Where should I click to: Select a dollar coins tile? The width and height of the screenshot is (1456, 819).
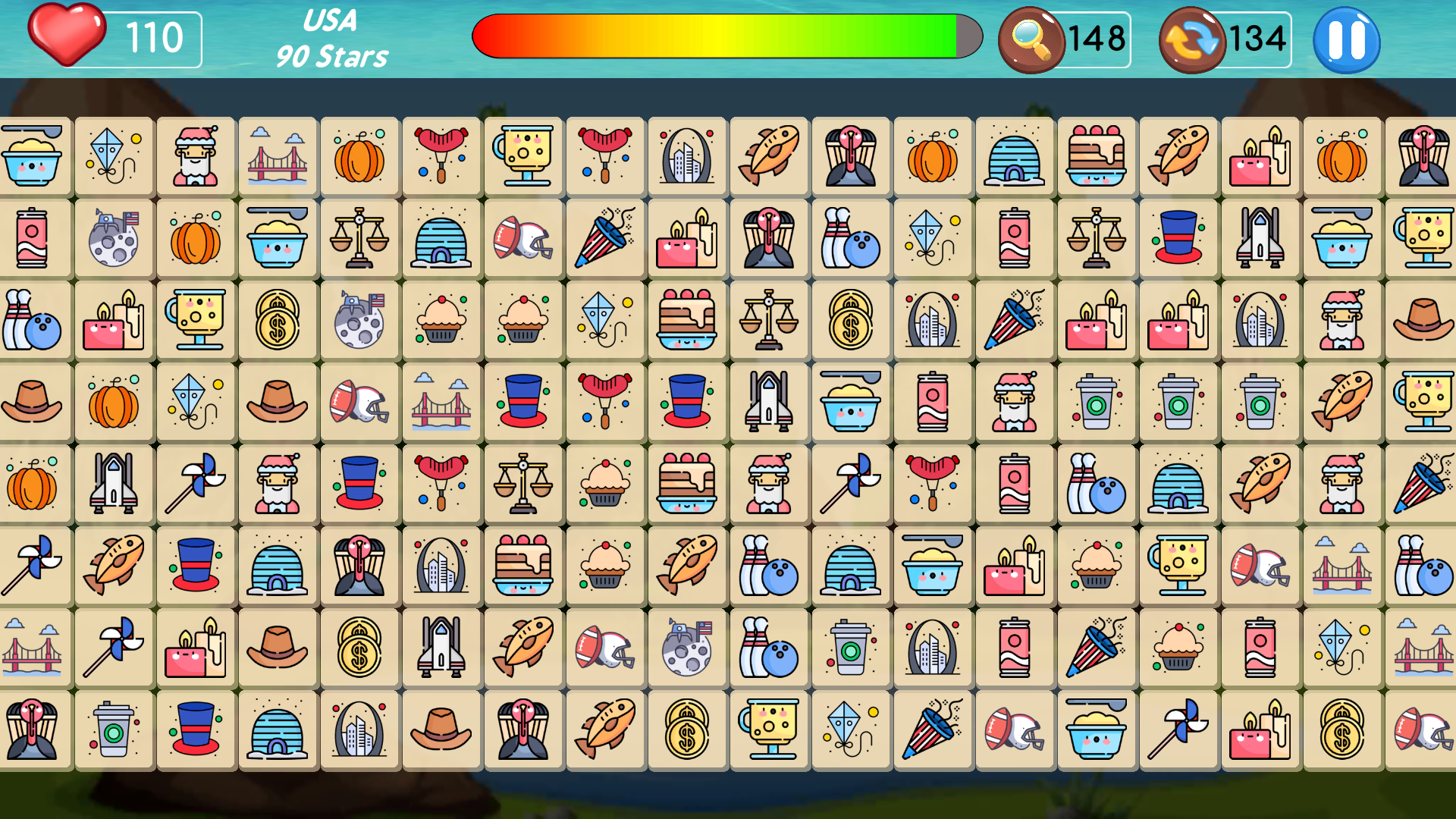tap(278, 320)
